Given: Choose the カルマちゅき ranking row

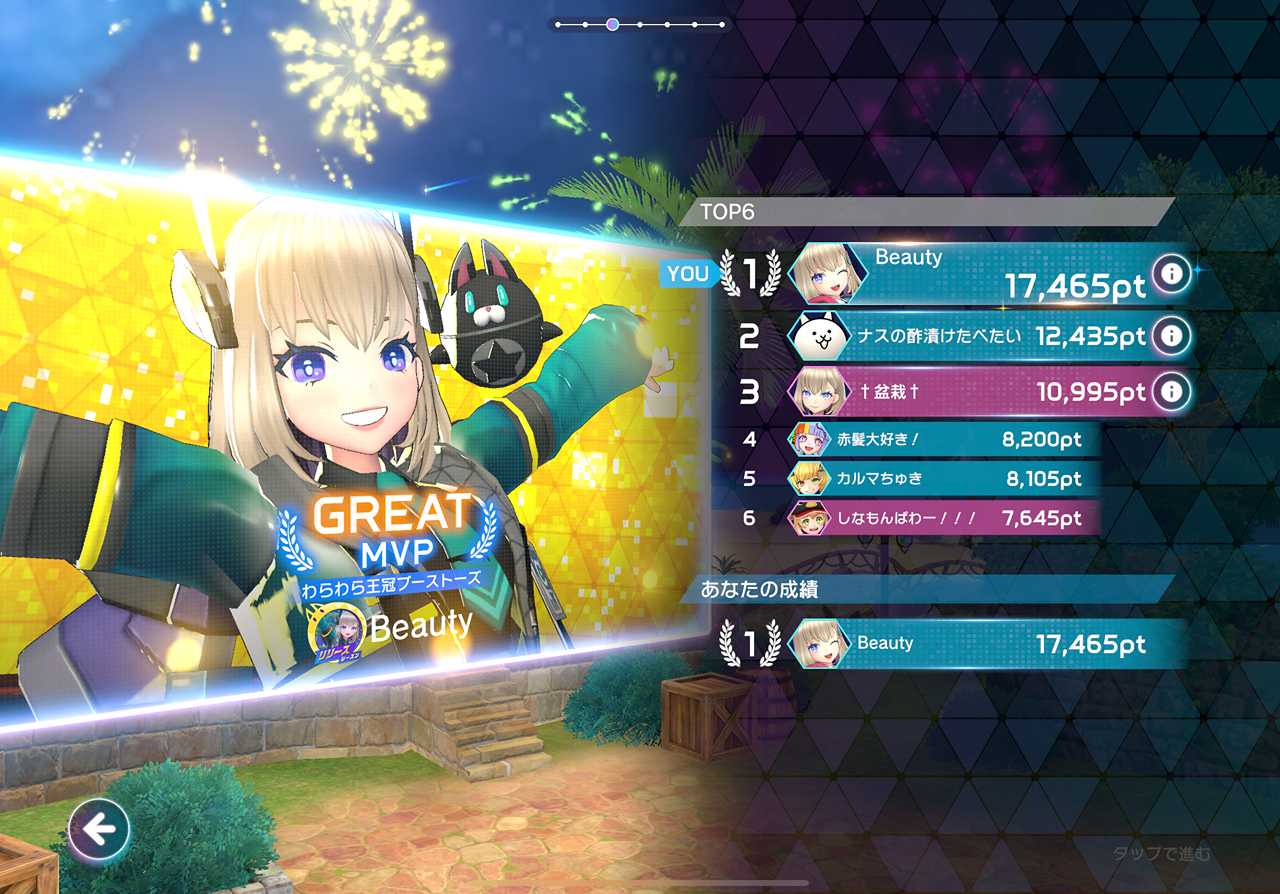Looking at the screenshot, I should 940,479.
